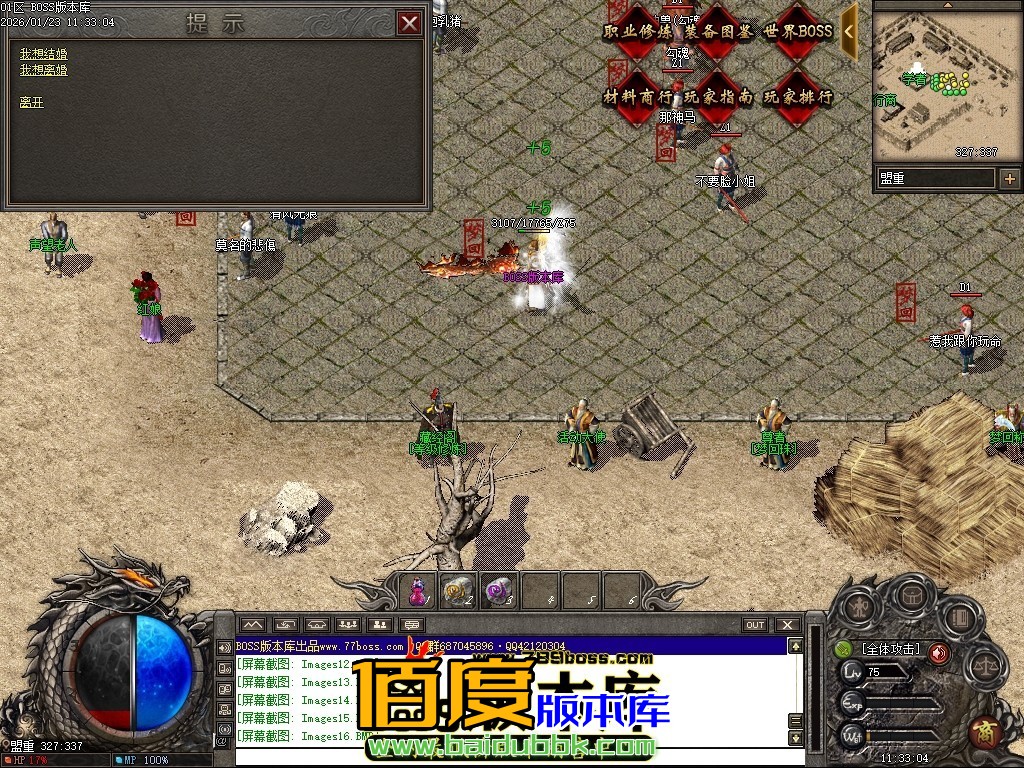Close the chat panel with its X button
Viewport: 1024px width, 768px height.
click(788, 625)
